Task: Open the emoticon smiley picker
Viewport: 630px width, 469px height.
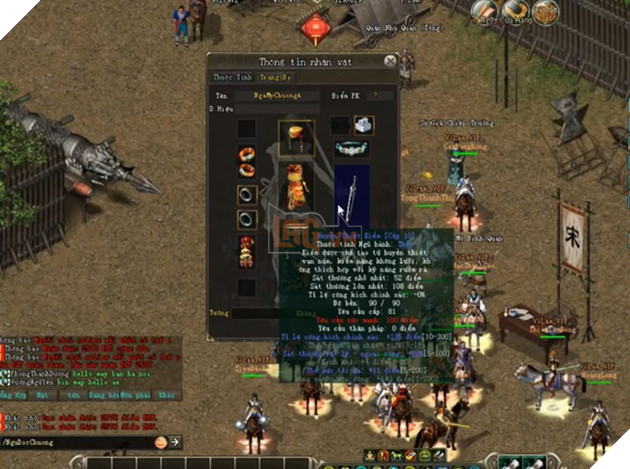Action: click(160, 441)
